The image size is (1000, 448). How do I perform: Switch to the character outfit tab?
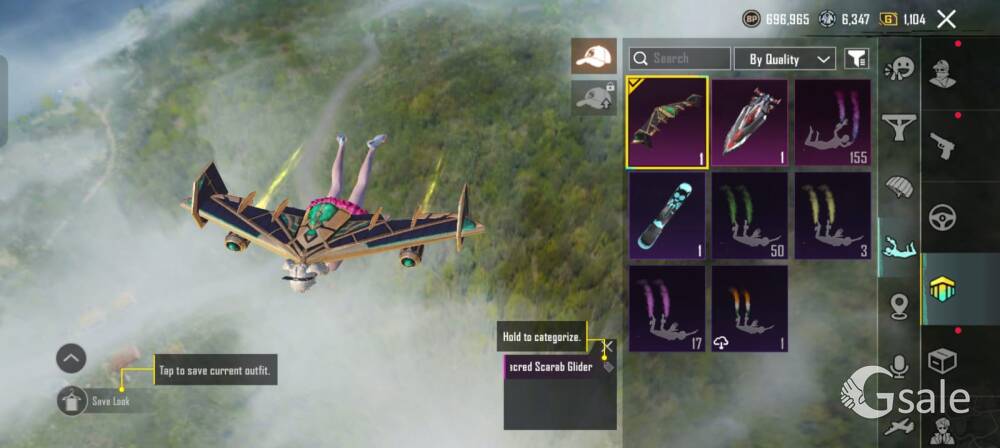(942, 73)
